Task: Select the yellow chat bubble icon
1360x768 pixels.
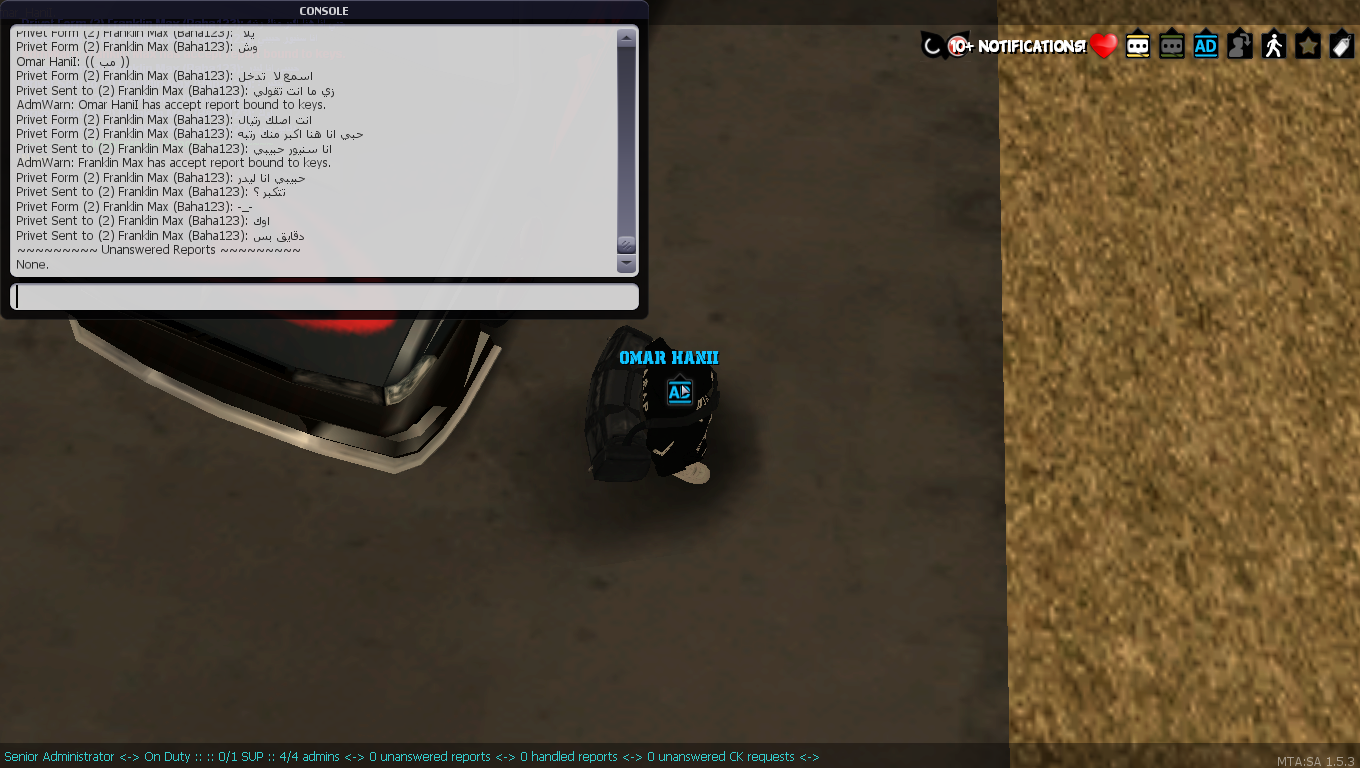Action: click(1138, 46)
